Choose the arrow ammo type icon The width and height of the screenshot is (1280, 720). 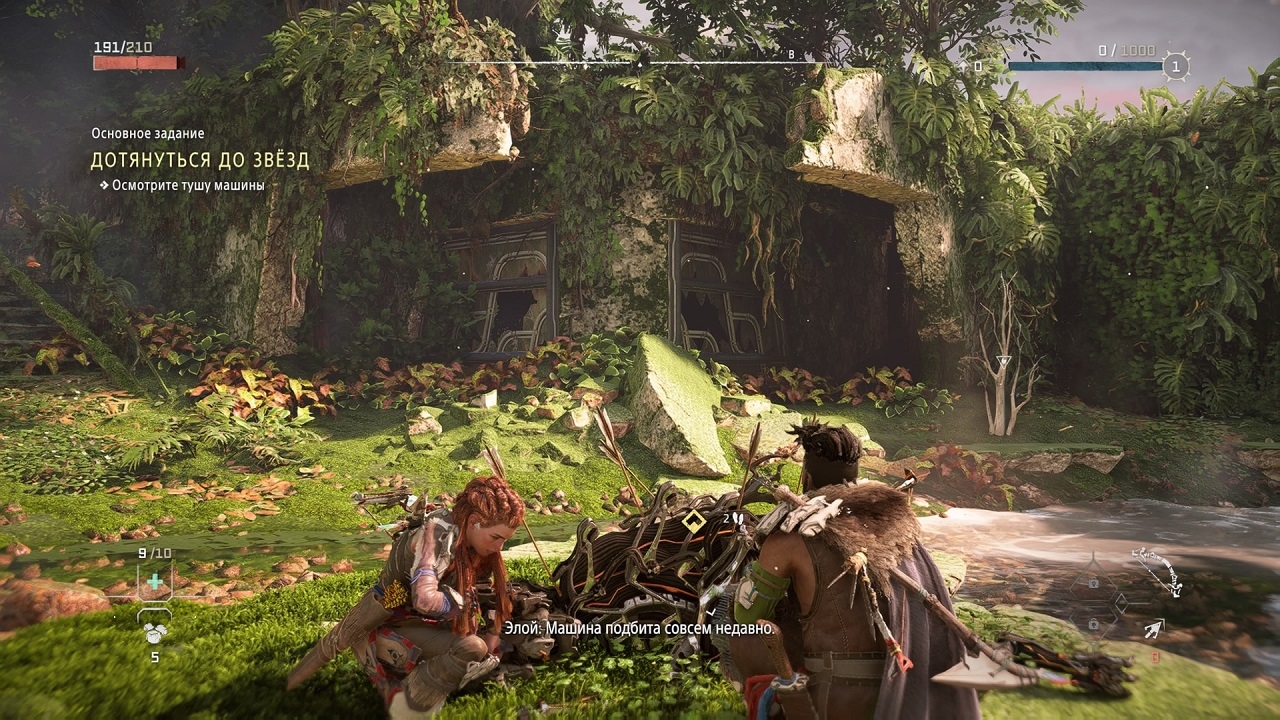[1154, 629]
